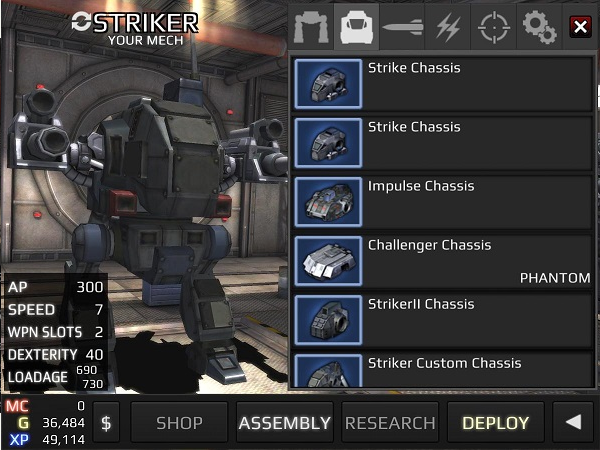Pick the Striker Custom Chassis entry

tap(442, 372)
